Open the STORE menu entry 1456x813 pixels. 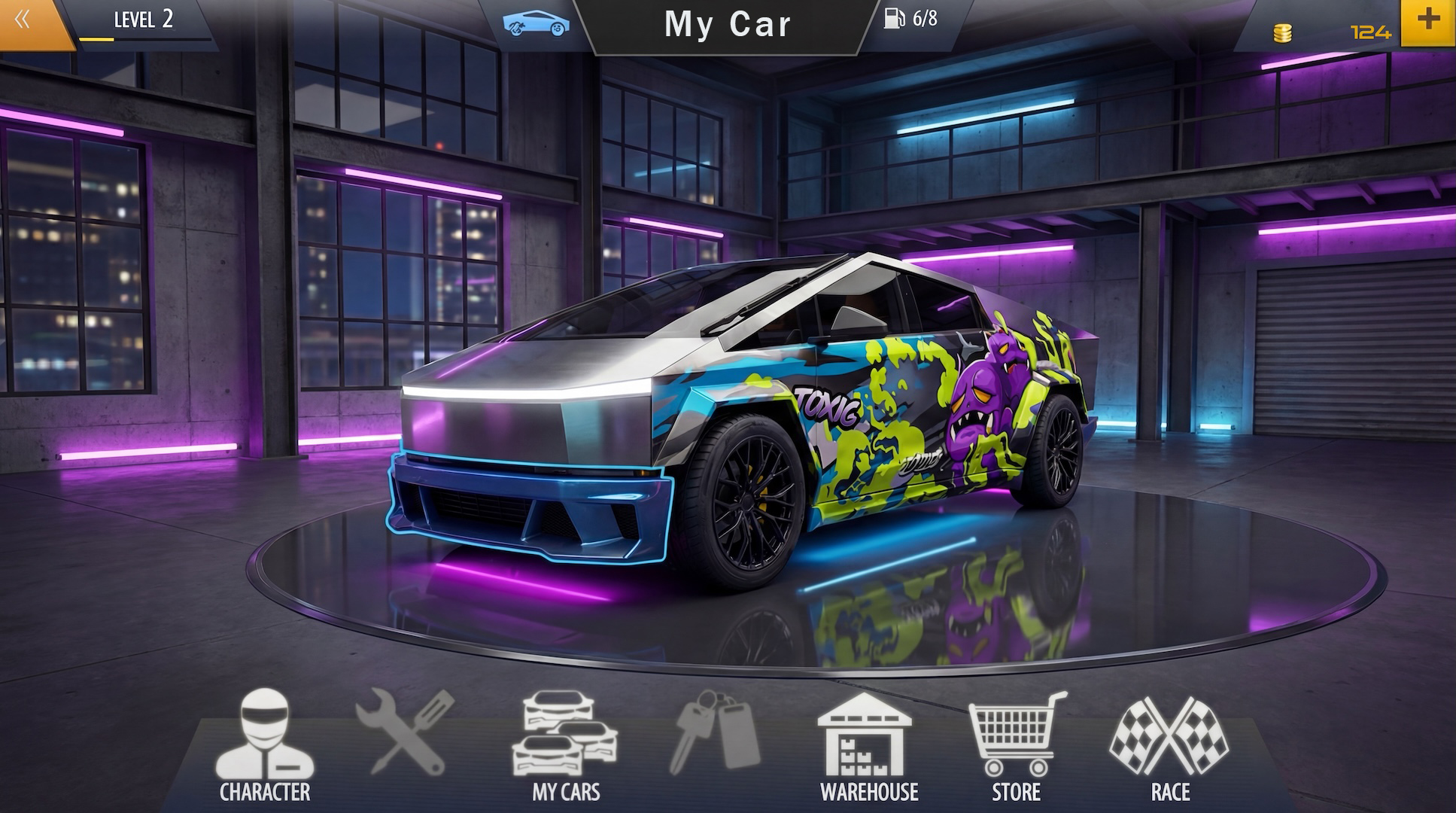click(1017, 792)
